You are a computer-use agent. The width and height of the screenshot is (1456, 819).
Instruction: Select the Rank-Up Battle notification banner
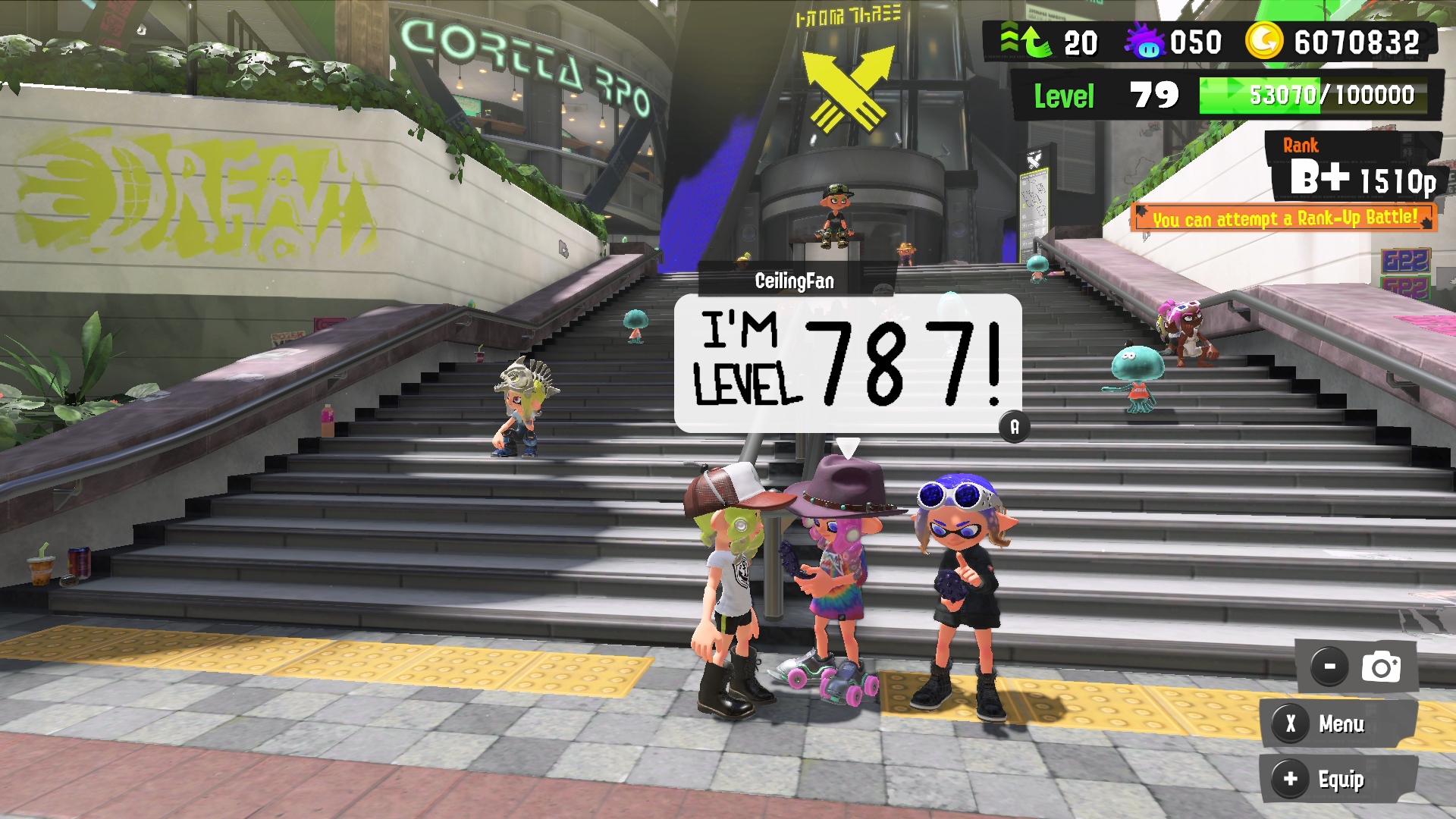tap(1284, 218)
